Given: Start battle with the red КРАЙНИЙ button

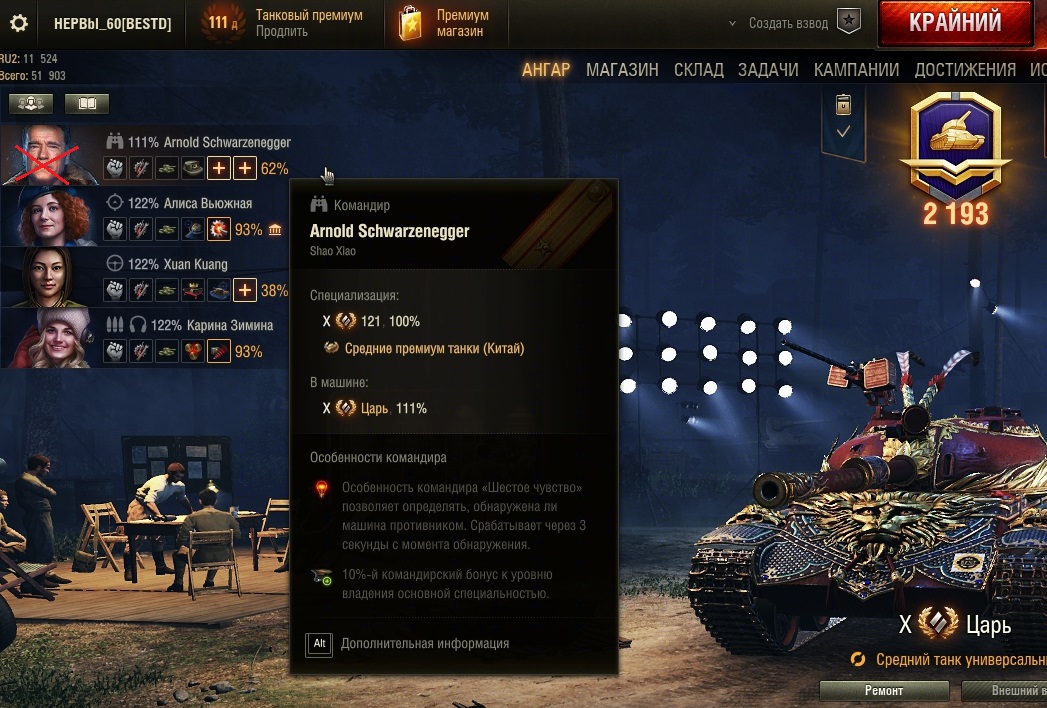Looking at the screenshot, I should click(954, 23).
